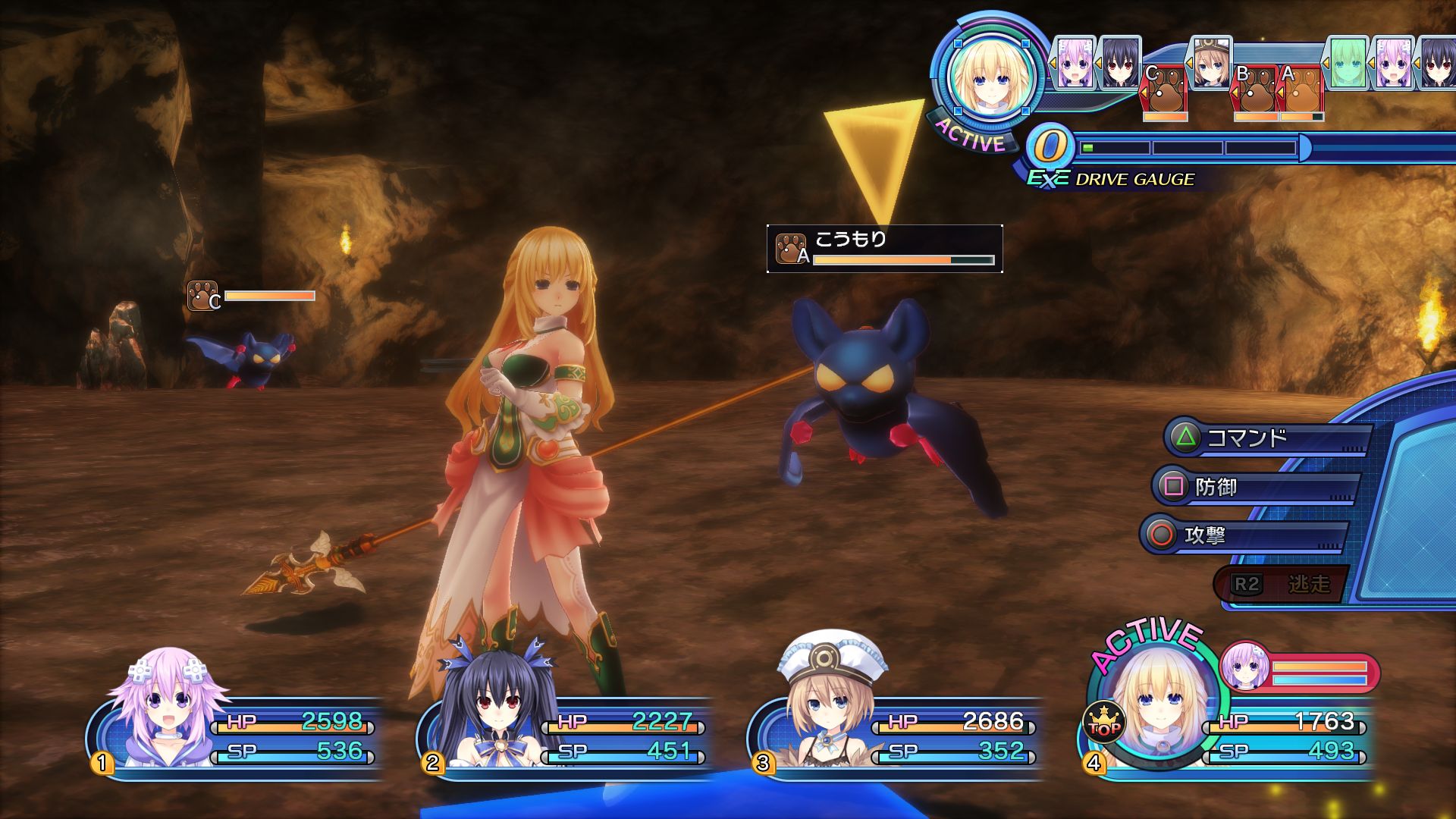Open the コマンド command menu
The image size is (1456, 819).
tap(1265, 438)
